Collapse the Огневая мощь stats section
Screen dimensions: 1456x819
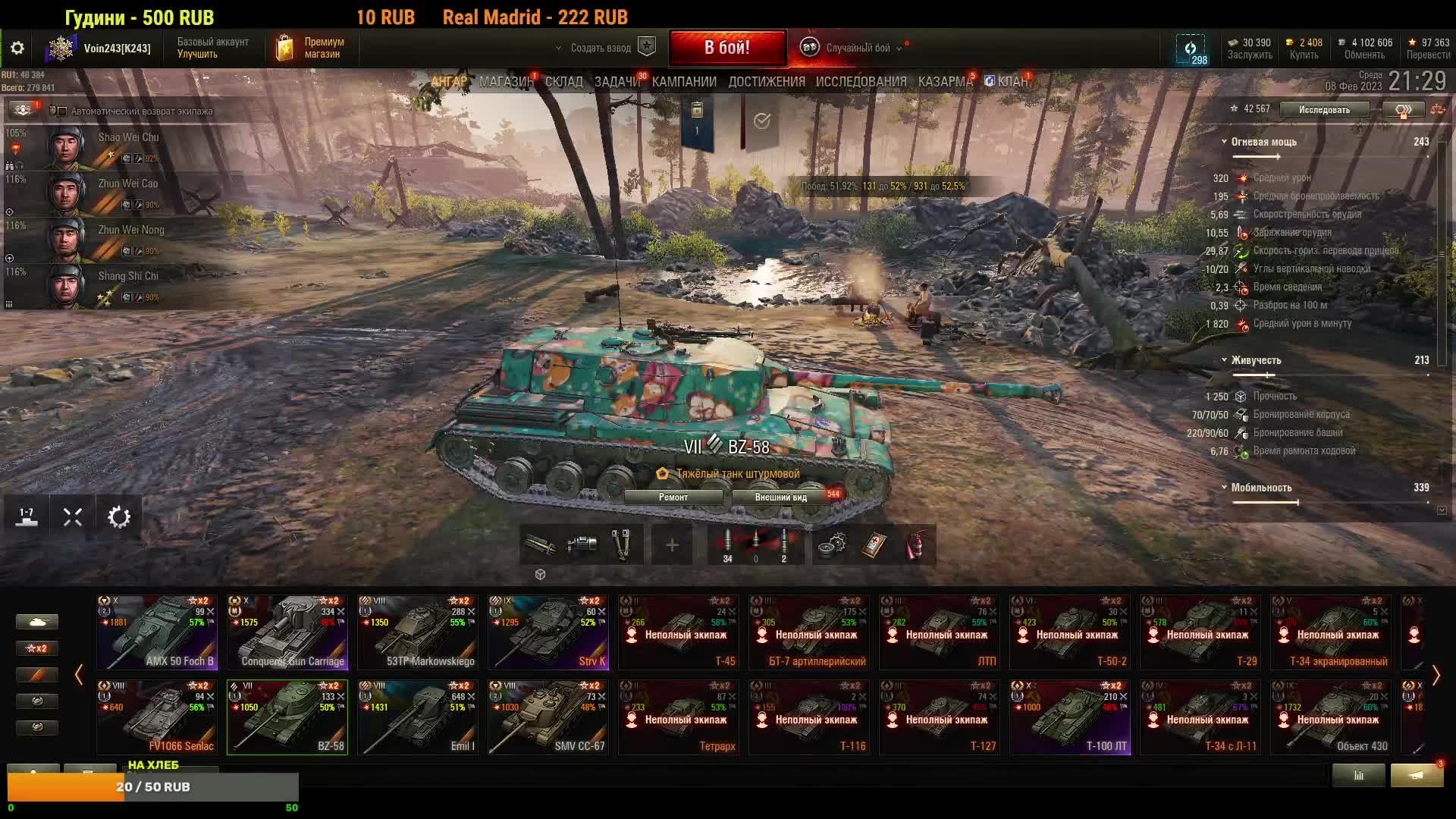coord(1224,142)
